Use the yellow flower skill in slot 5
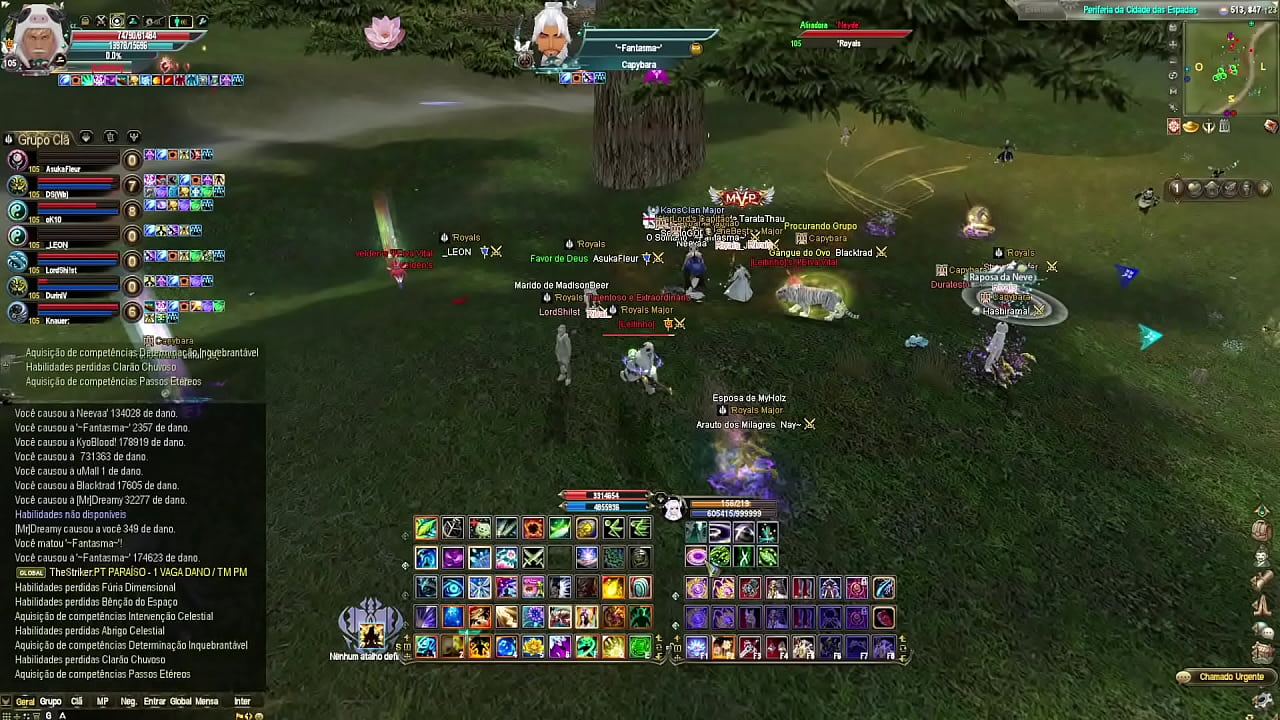Screen dimensions: 1280x720 click(x=533, y=647)
